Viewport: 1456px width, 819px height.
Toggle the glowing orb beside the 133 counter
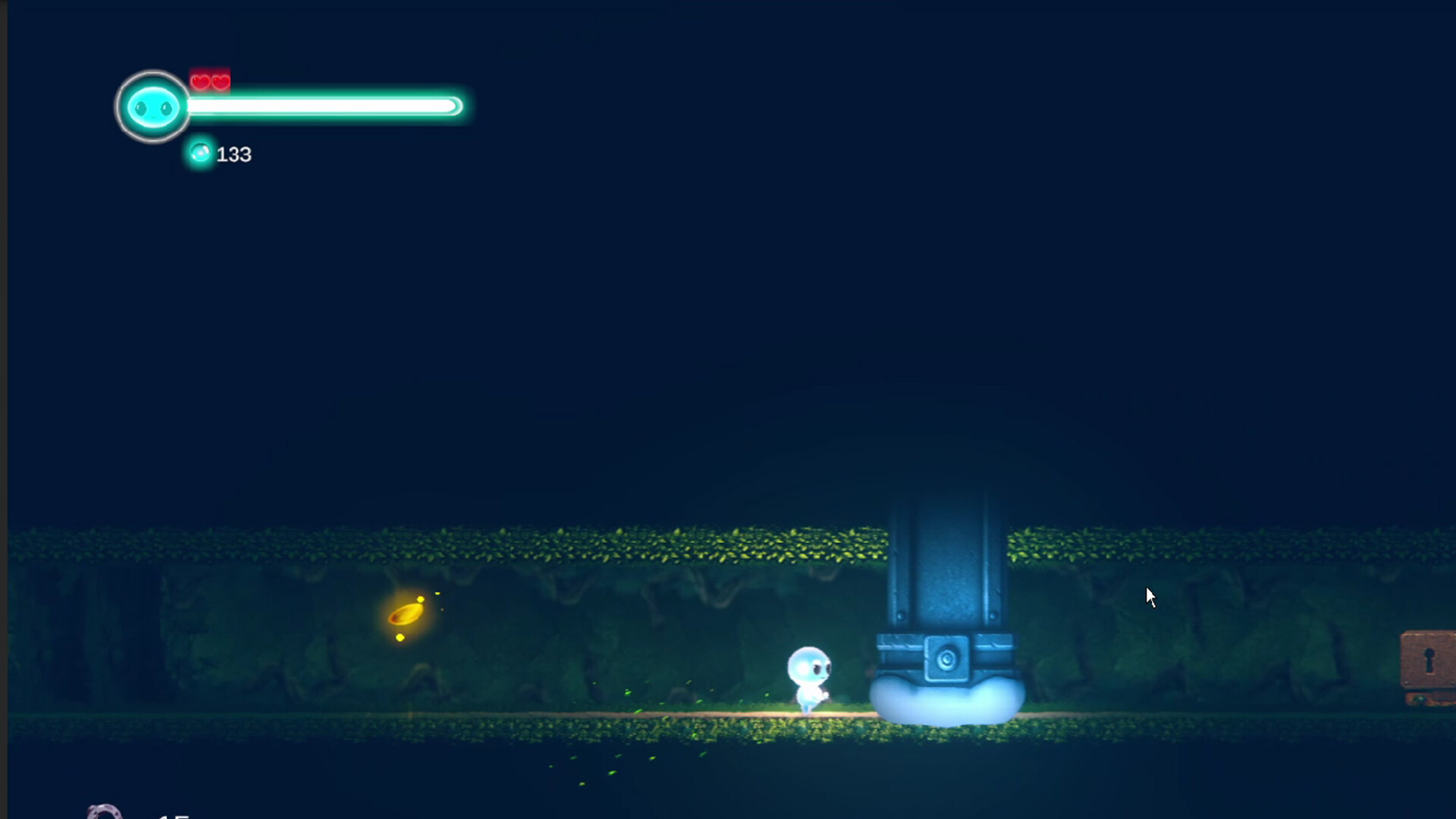coord(199,154)
